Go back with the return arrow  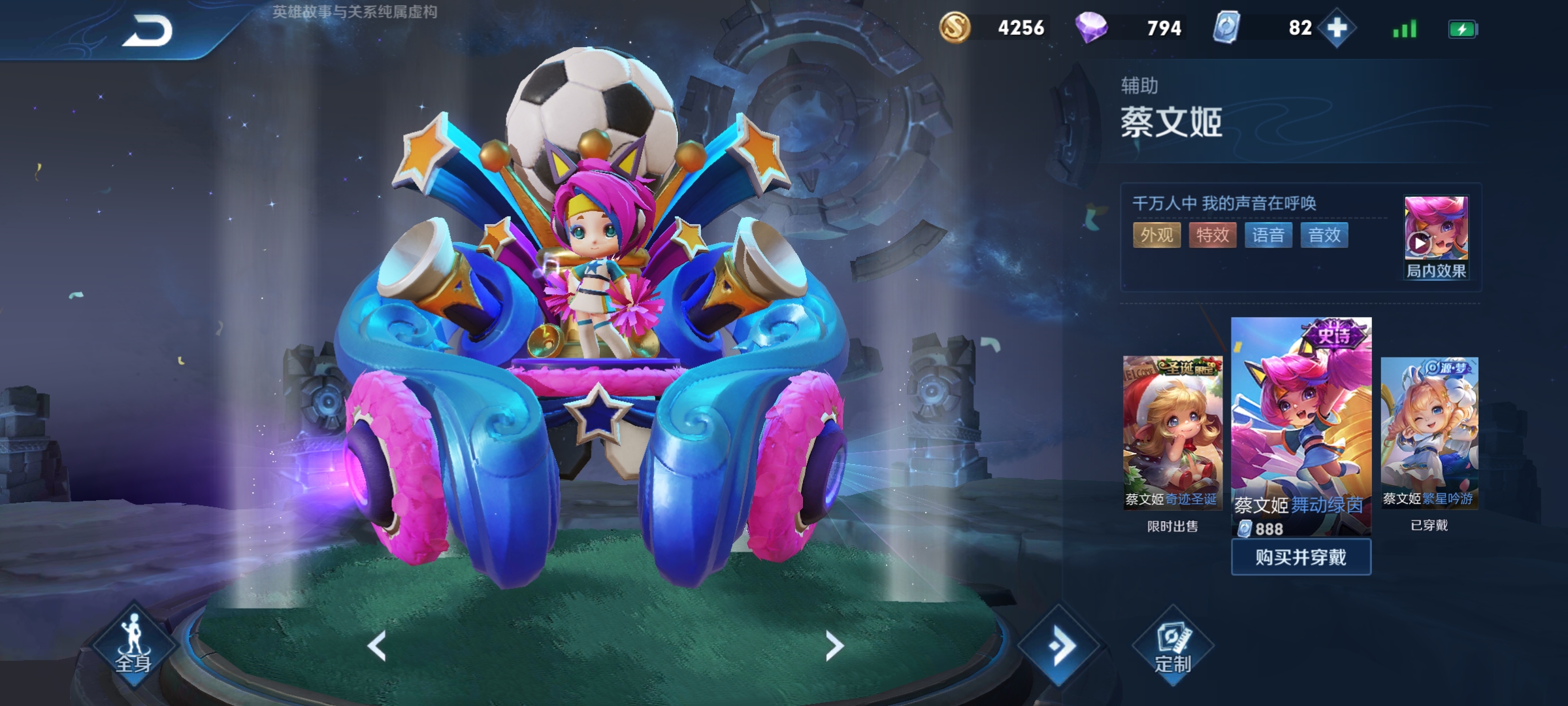tap(147, 31)
